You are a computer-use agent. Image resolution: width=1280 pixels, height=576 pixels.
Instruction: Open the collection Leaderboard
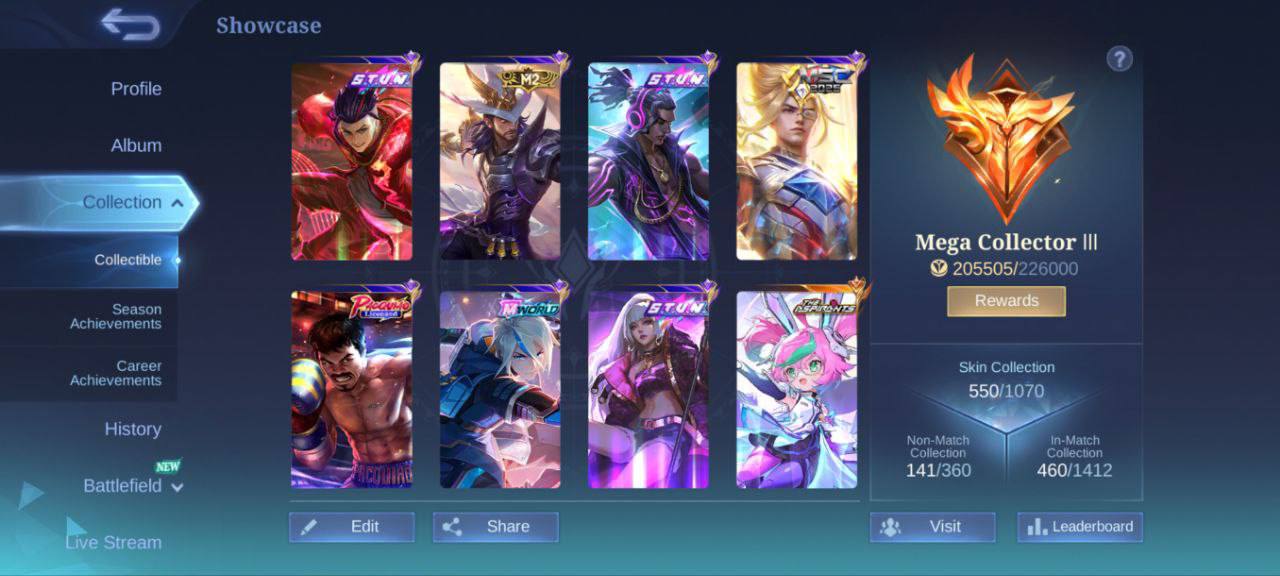[1080, 527]
